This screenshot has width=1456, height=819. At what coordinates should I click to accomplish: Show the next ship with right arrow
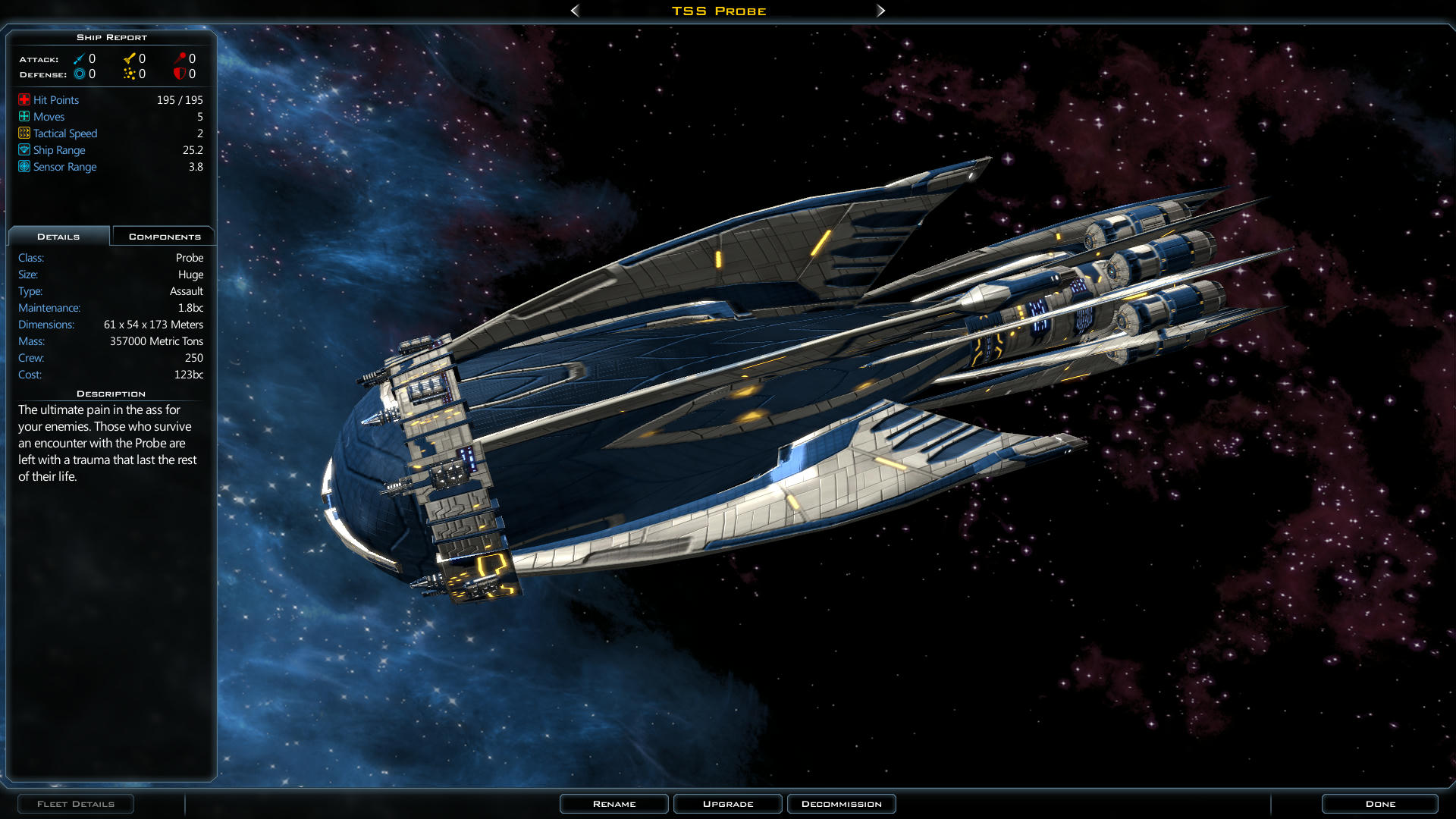coord(880,11)
